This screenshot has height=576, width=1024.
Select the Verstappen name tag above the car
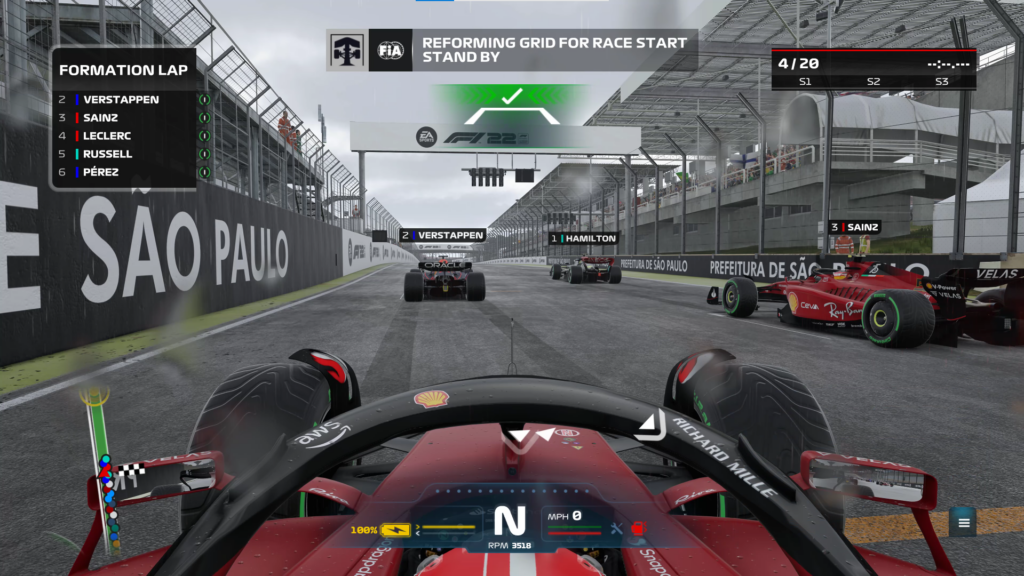pos(442,235)
